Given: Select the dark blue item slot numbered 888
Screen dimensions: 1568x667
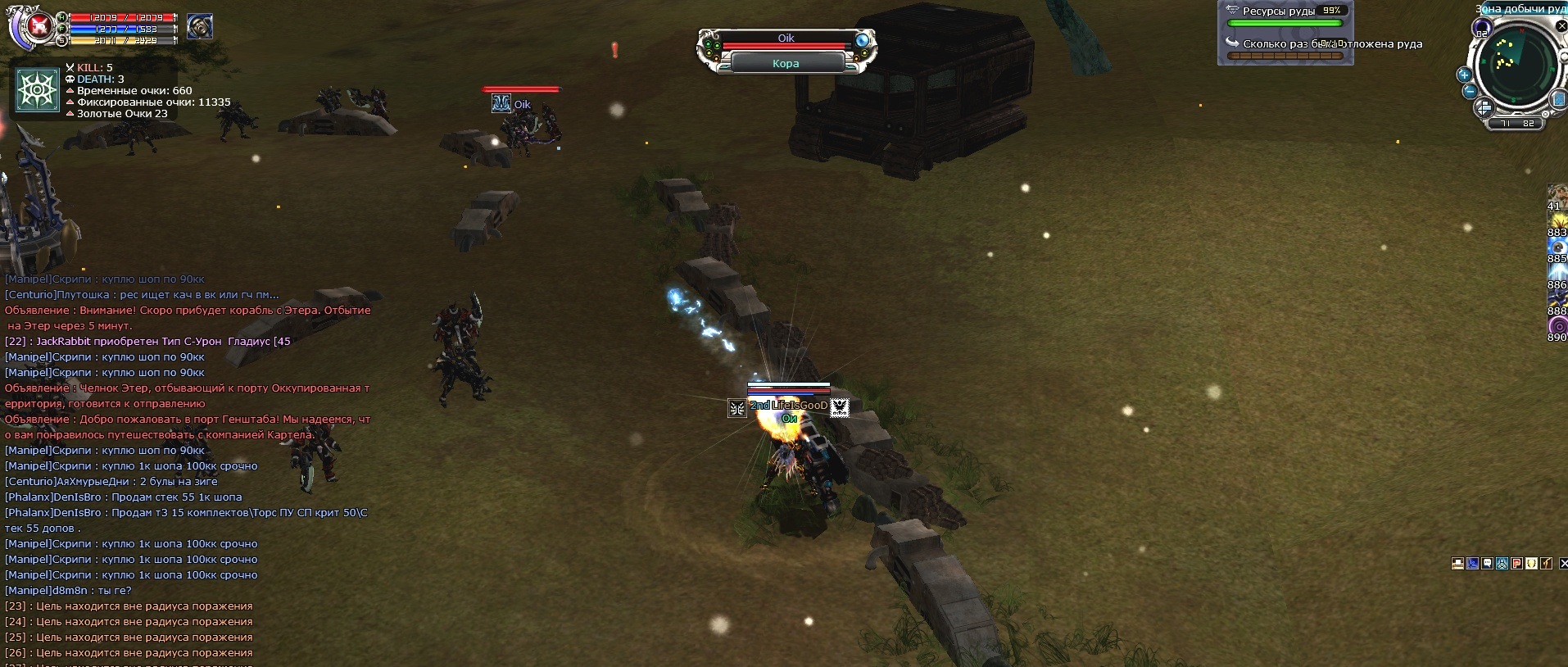Looking at the screenshot, I should pyautogui.click(x=1557, y=300).
